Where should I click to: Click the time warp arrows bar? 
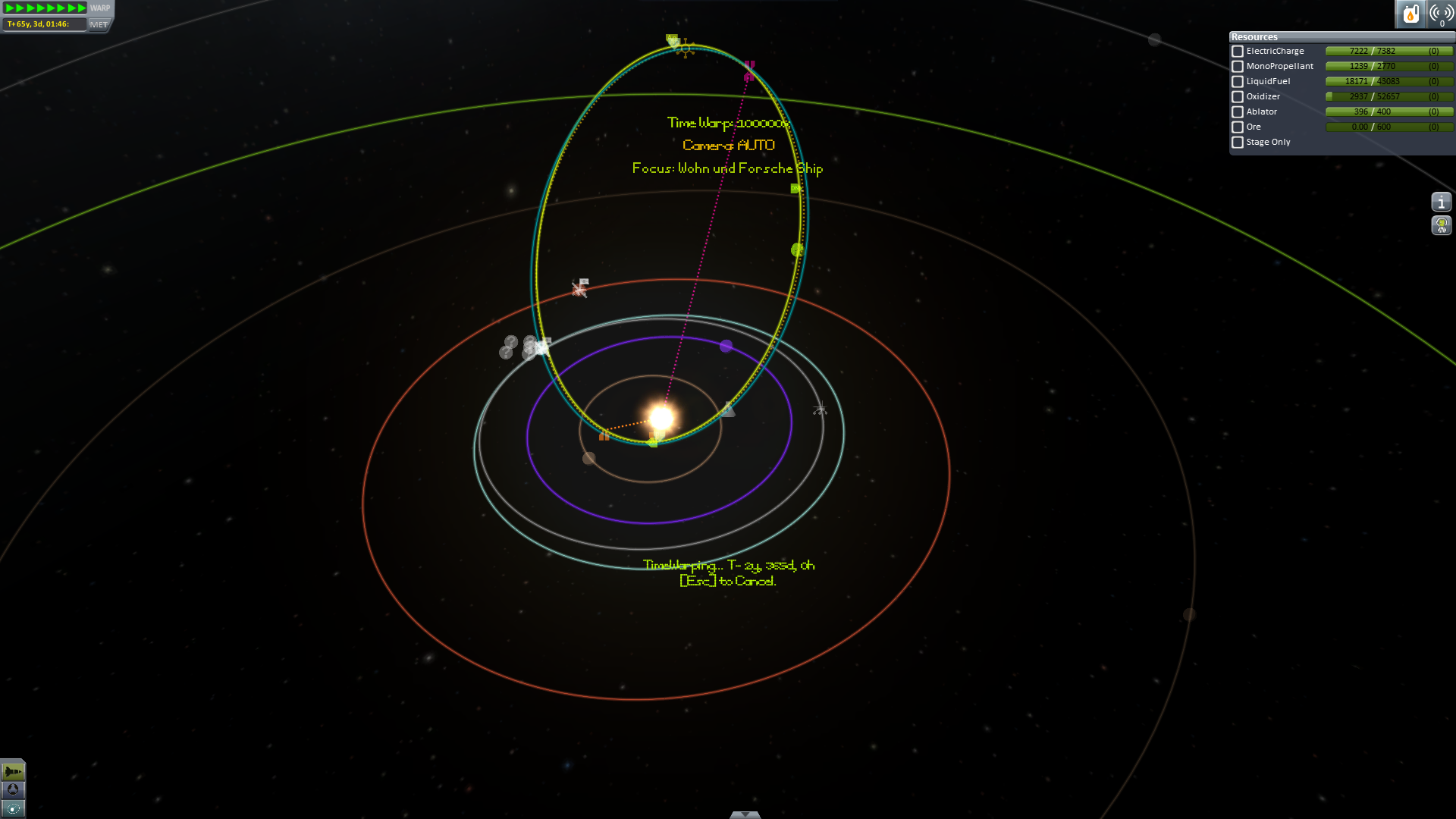45,8
